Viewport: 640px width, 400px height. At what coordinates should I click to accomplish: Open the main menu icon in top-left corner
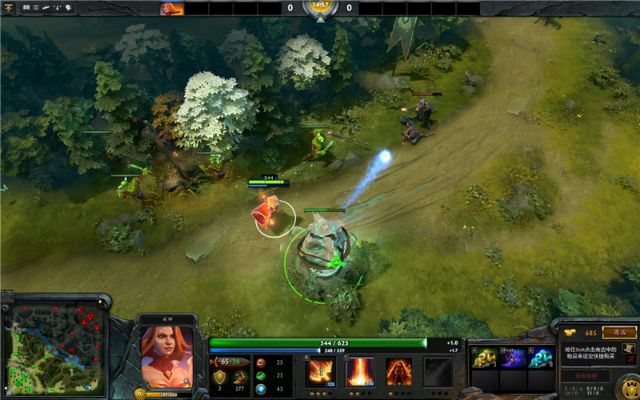coord(9,8)
